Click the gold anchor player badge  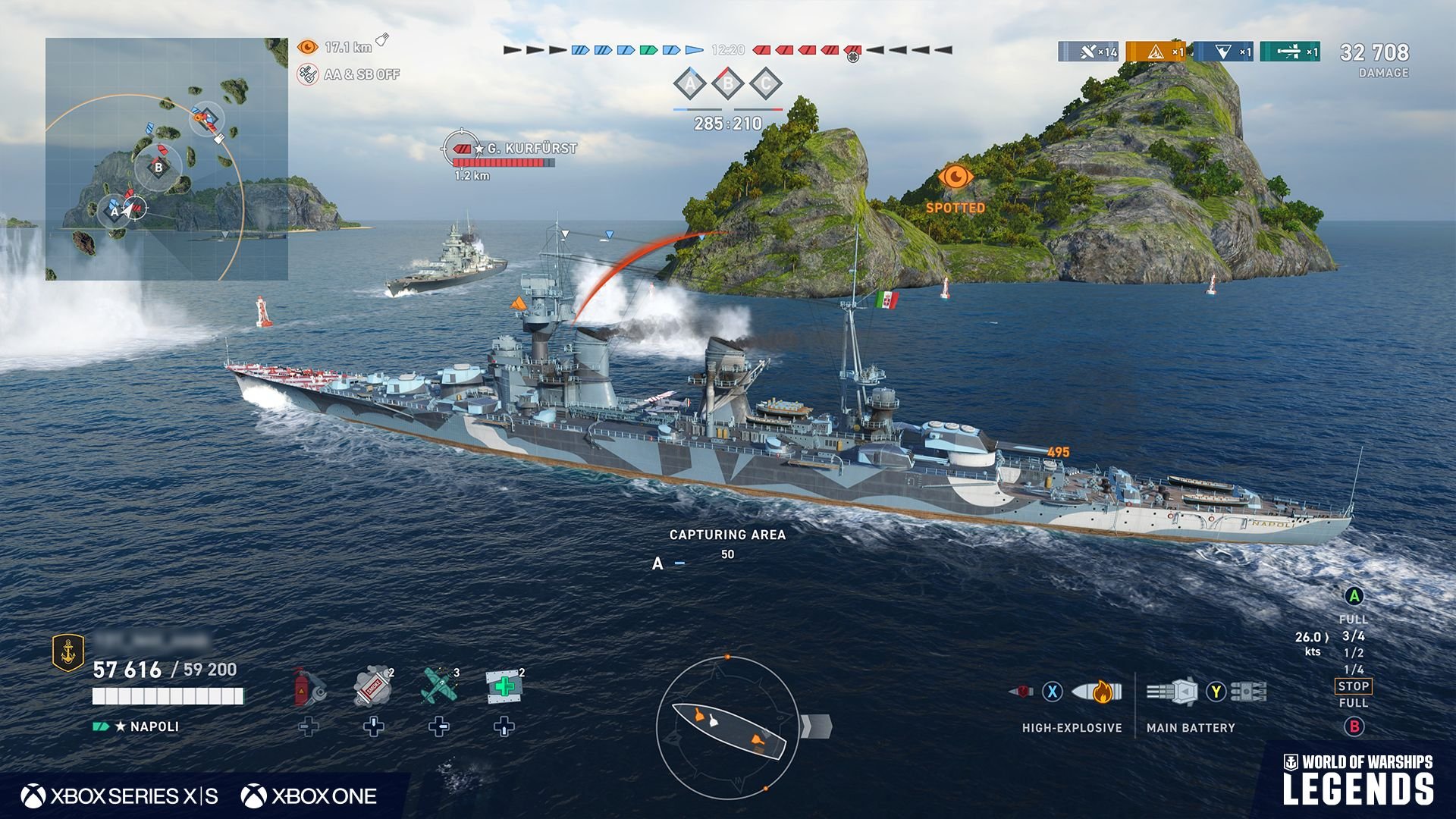(x=67, y=652)
